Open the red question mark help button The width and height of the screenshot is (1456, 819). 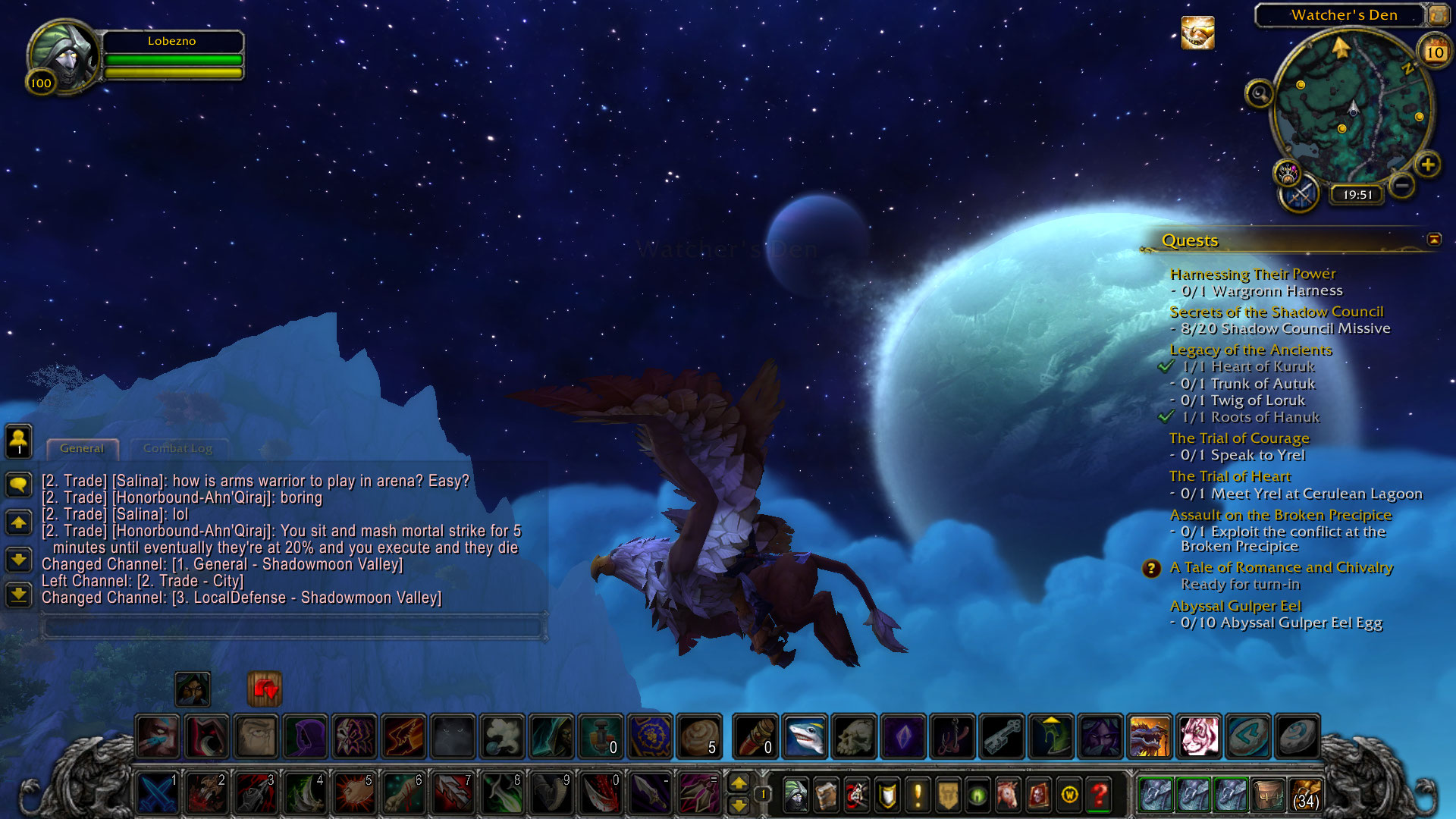coord(1100,795)
